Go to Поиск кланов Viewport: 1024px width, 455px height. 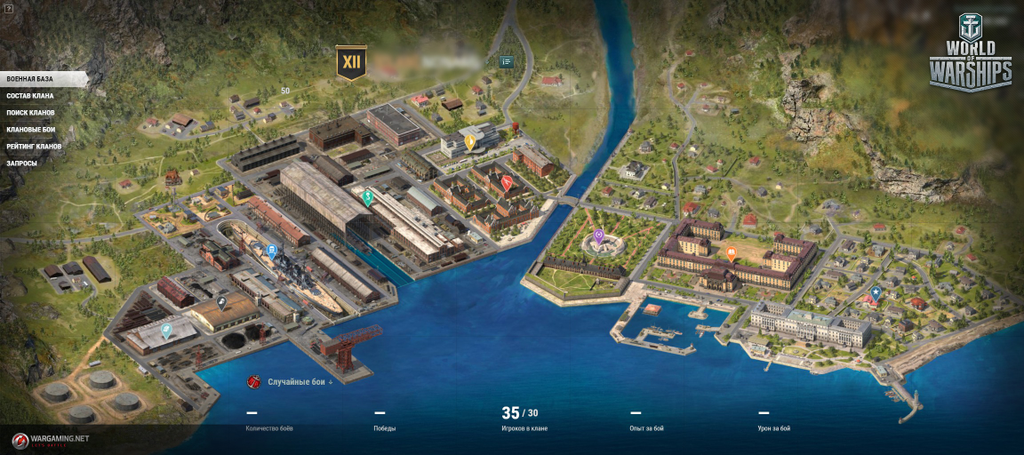(x=30, y=112)
